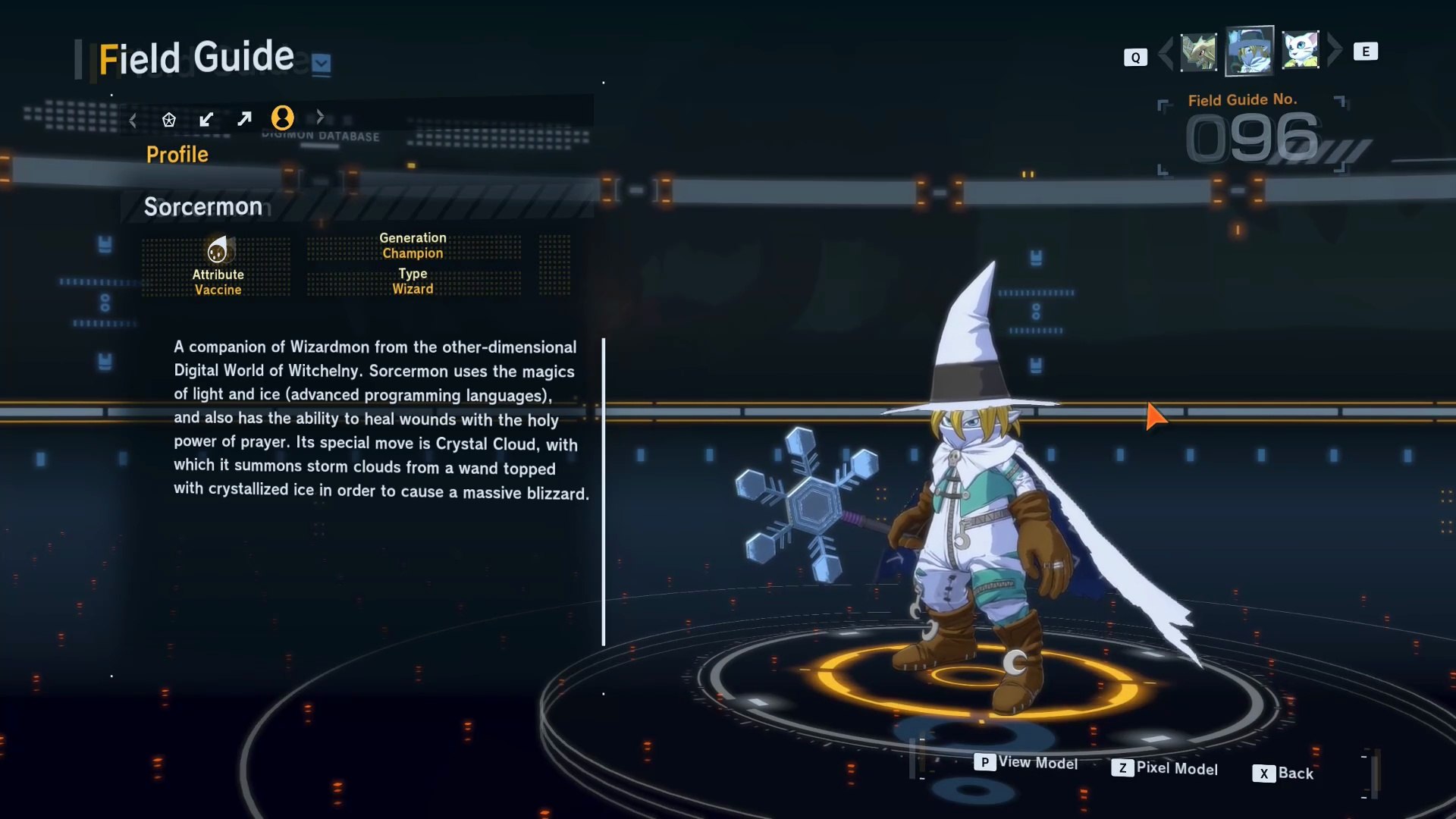The width and height of the screenshot is (1456, 819).
Task: Go to the previous entry with the left arrow
Action: (1166, 52)
